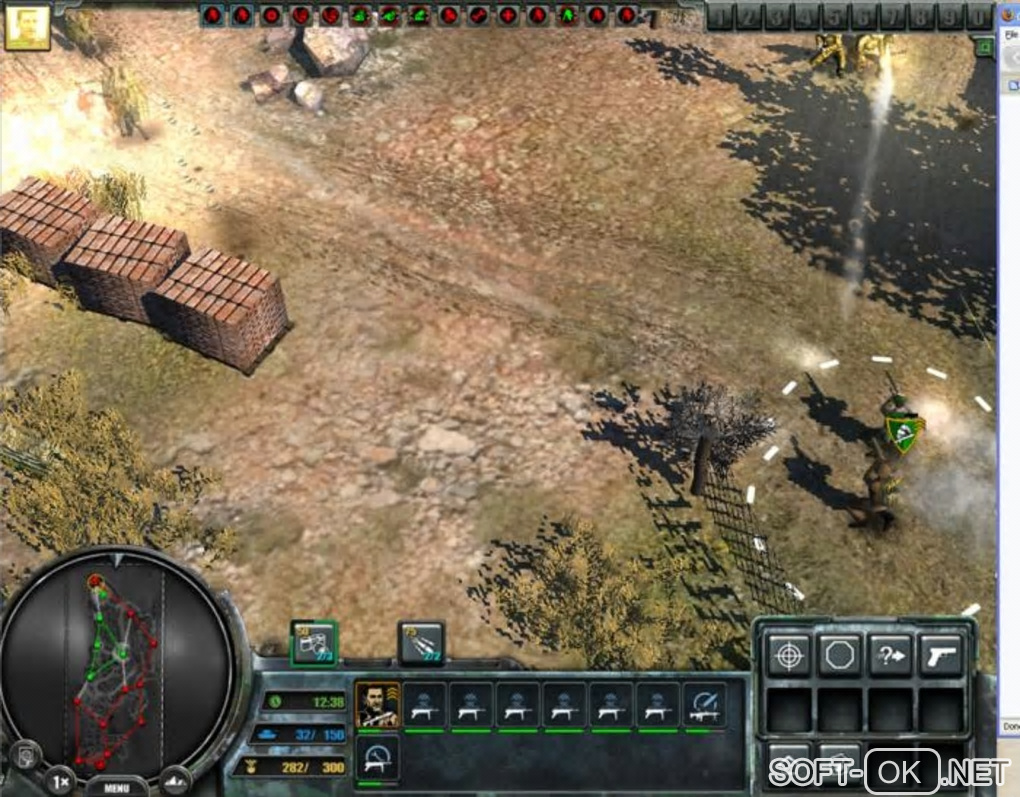Click the hero portrait in the top-left corner

click(x=27, y=26)
